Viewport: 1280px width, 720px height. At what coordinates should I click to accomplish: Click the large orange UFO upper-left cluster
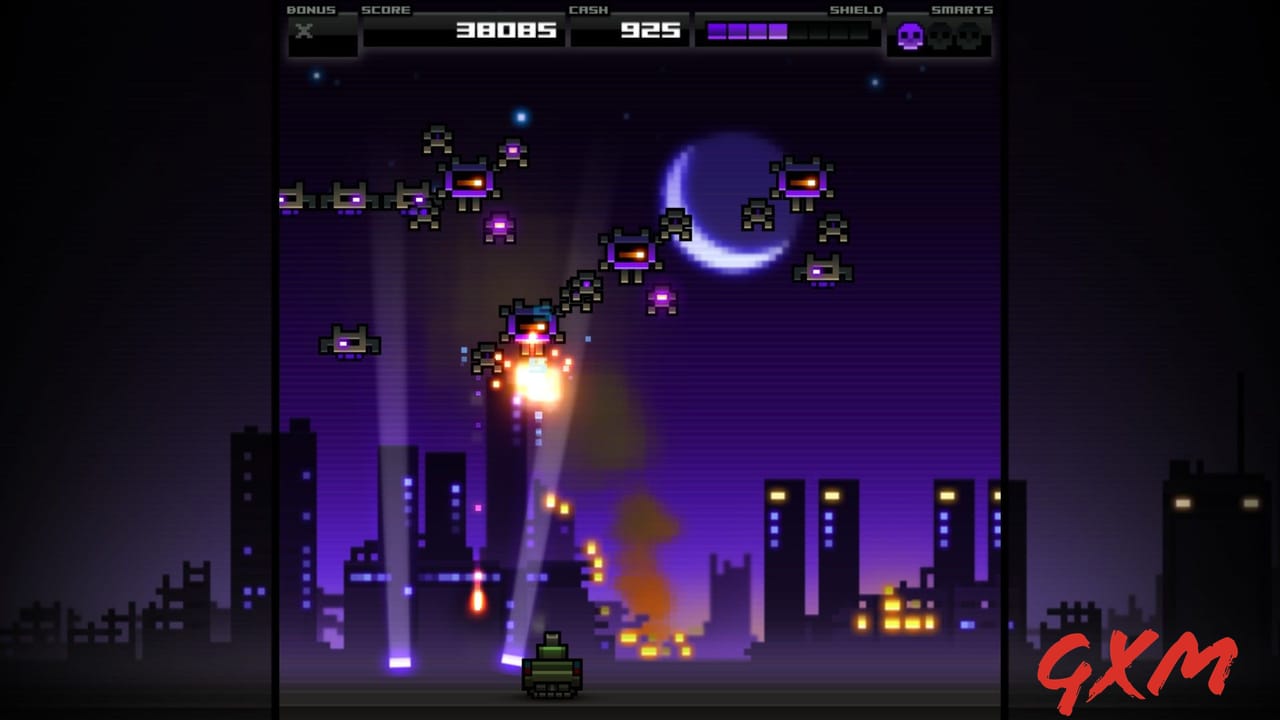(x=470, y=180)
